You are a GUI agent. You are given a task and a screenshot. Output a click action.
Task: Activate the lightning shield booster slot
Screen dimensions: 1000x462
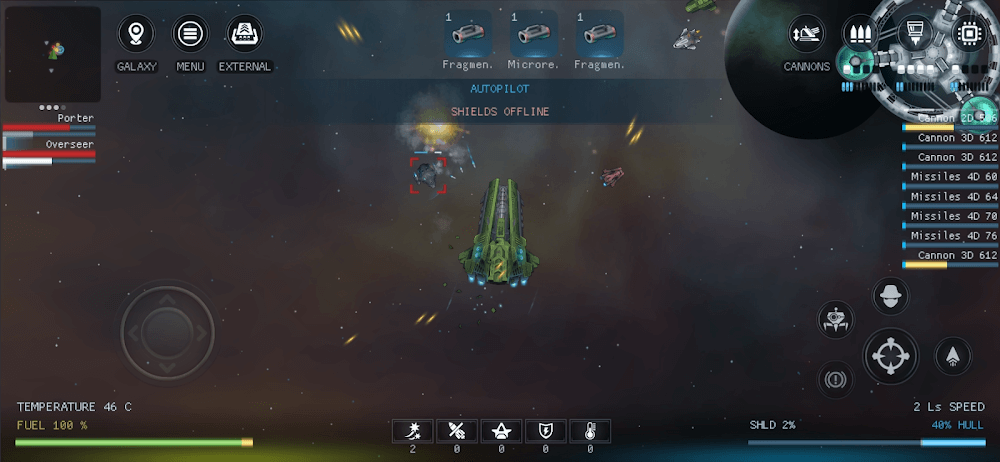(x=545, y=431)
